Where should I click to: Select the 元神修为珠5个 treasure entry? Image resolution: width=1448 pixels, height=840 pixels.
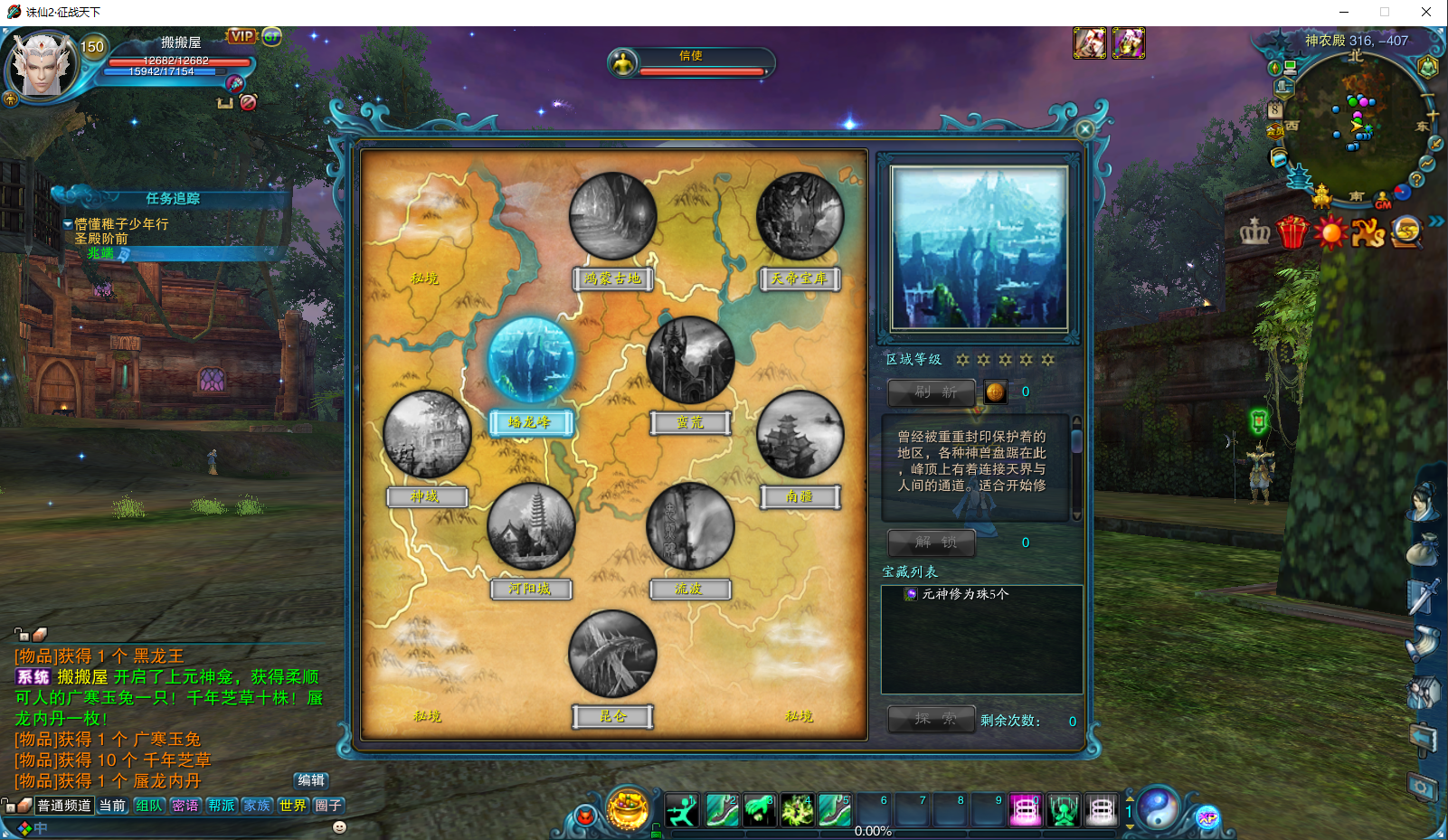tap(964, 594)
